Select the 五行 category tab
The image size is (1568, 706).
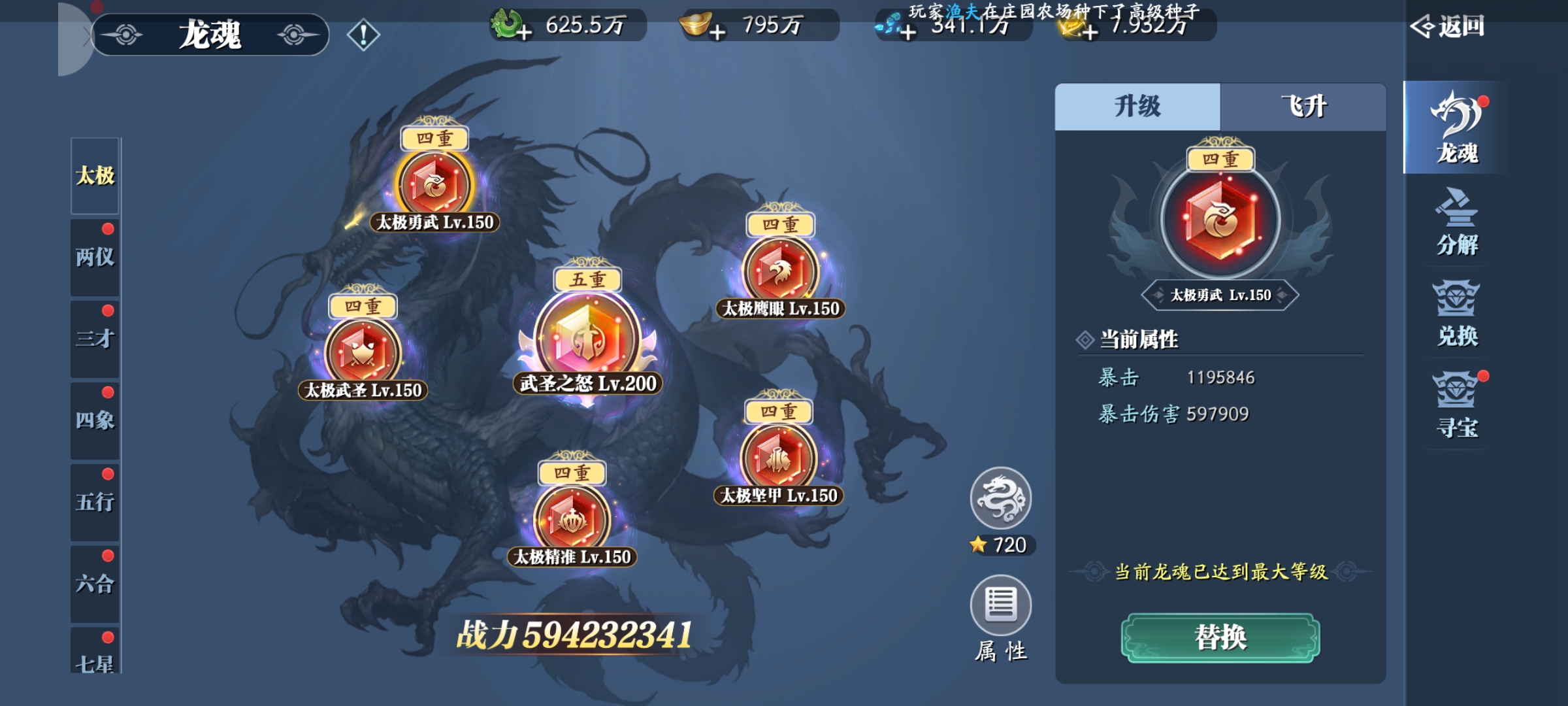pyautogui.click(x=95, y=502)
